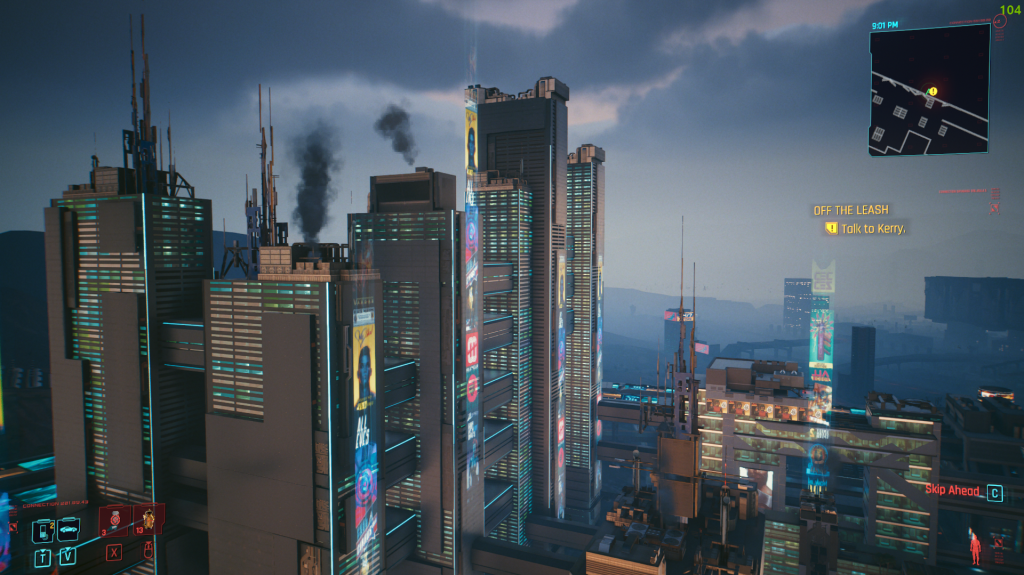The image size is (1024, 575).
Task: Use the inhaler consumable slot showing 3
Action: coord(114,520)
